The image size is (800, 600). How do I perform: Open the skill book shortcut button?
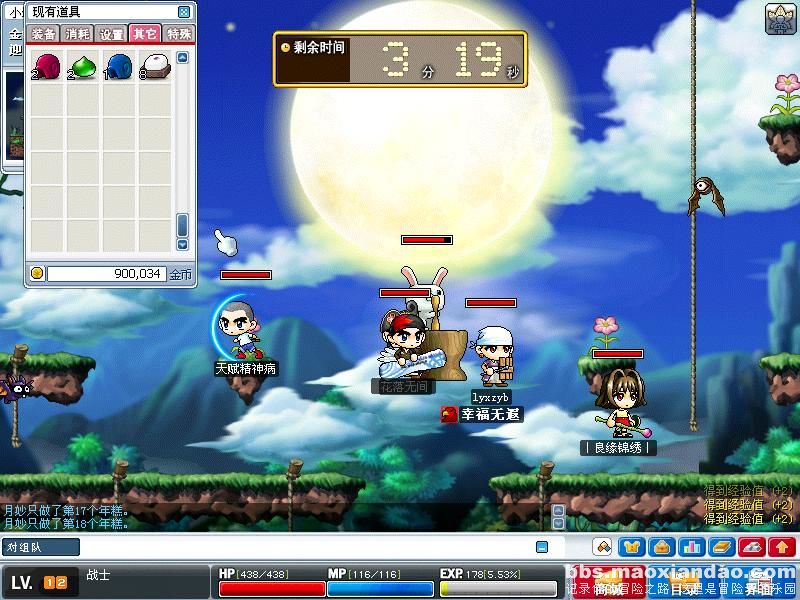pos(722,547)
